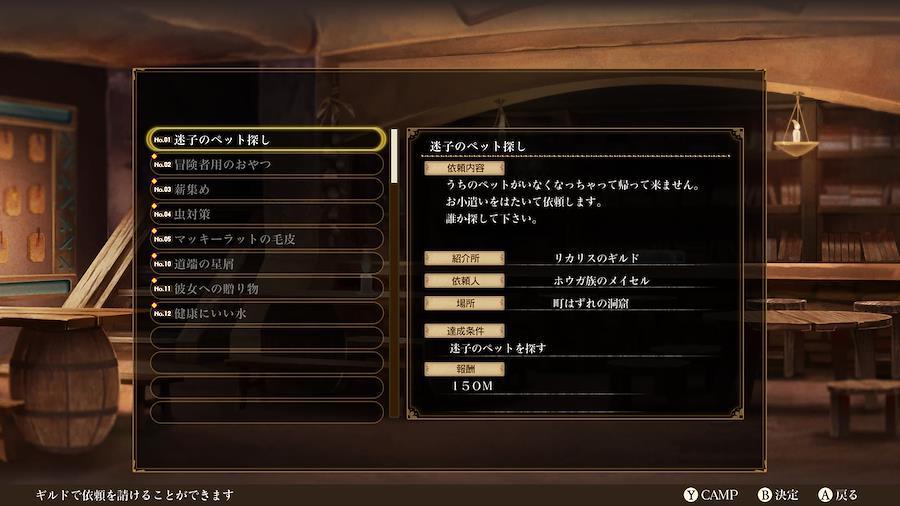Select quest No.01 迷子のペット探し
900x506 pixels.
(266, 139)
